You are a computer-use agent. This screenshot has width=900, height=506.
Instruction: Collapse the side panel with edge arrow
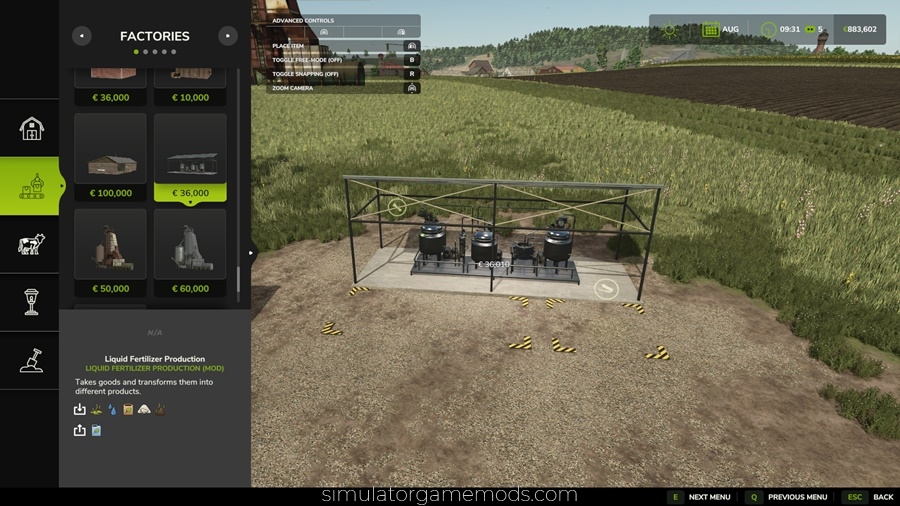(251, 253)
